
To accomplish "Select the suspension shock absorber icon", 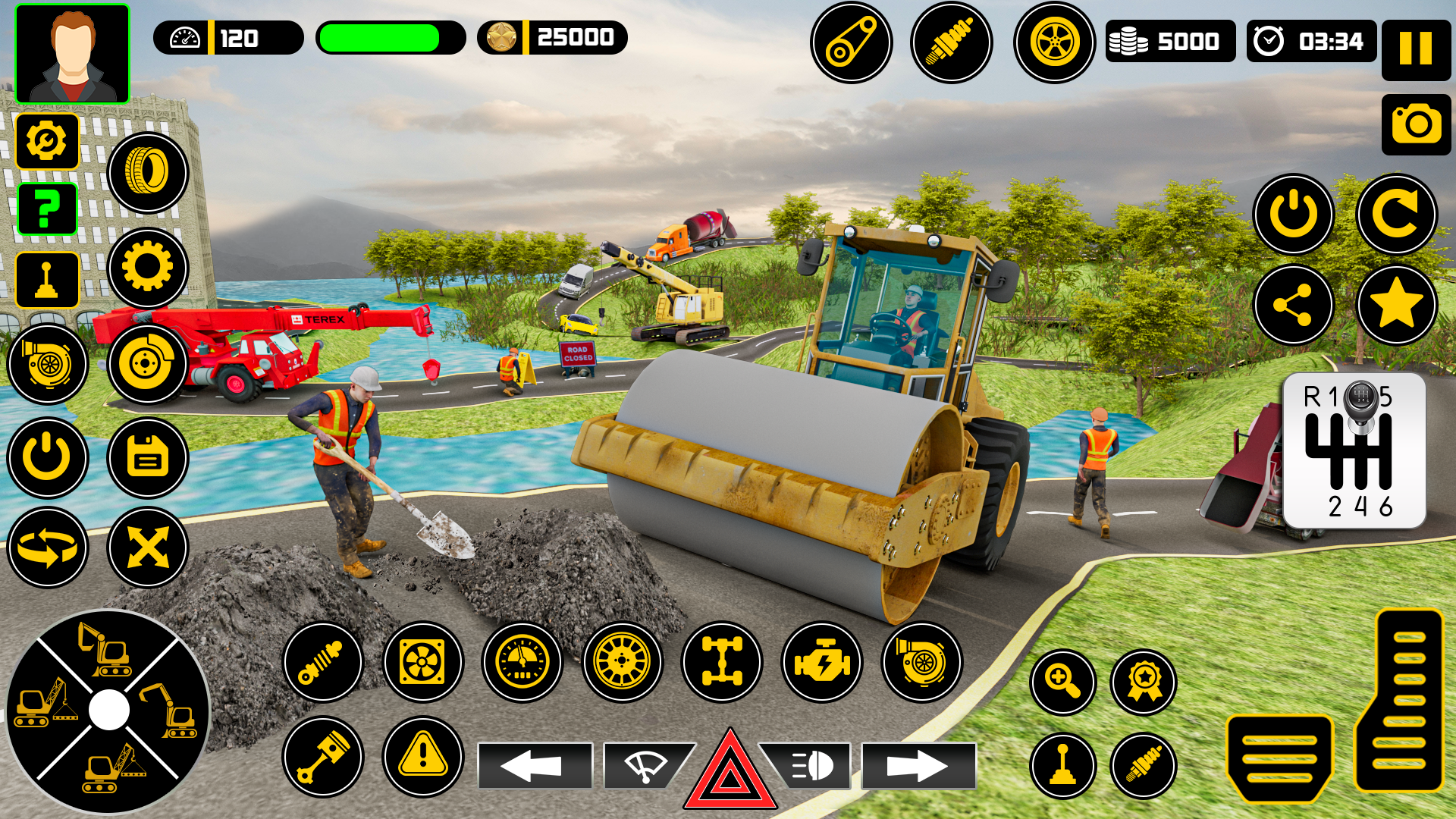I will pyautogui.click(x=322, y=661).
